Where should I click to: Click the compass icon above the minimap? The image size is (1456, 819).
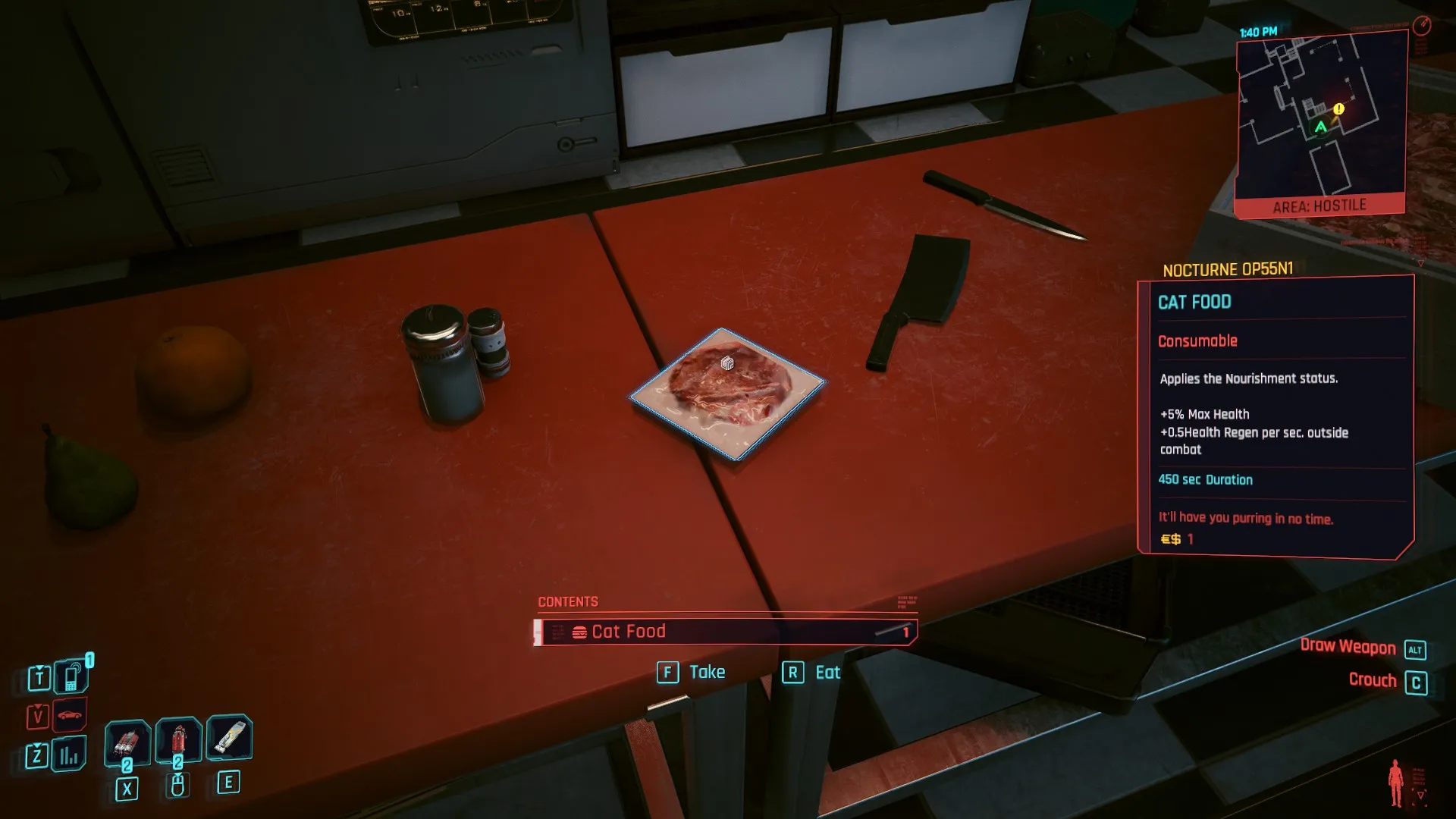point(1422,25)
